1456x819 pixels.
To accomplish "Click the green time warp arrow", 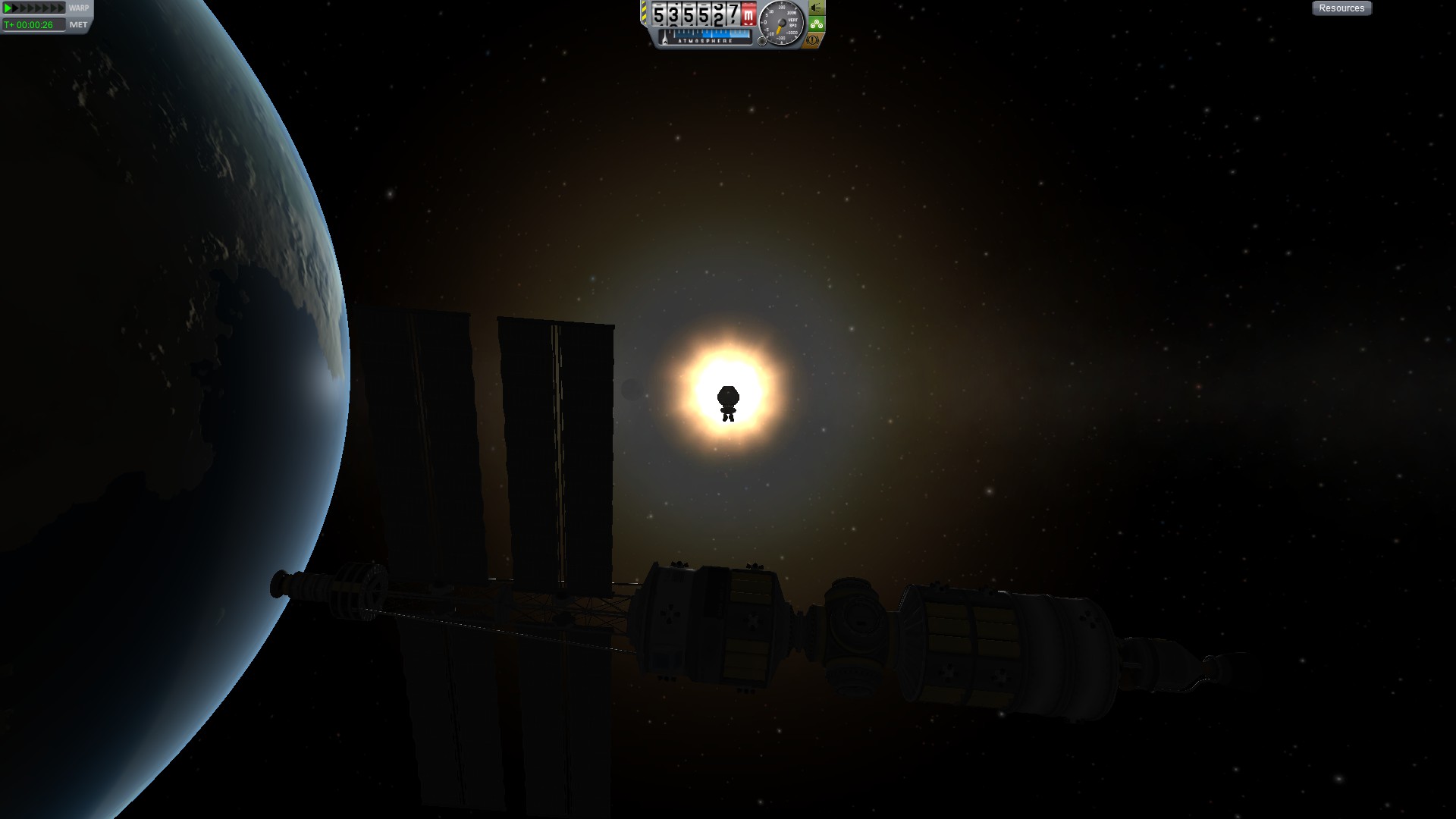I will tap(8, 8).
